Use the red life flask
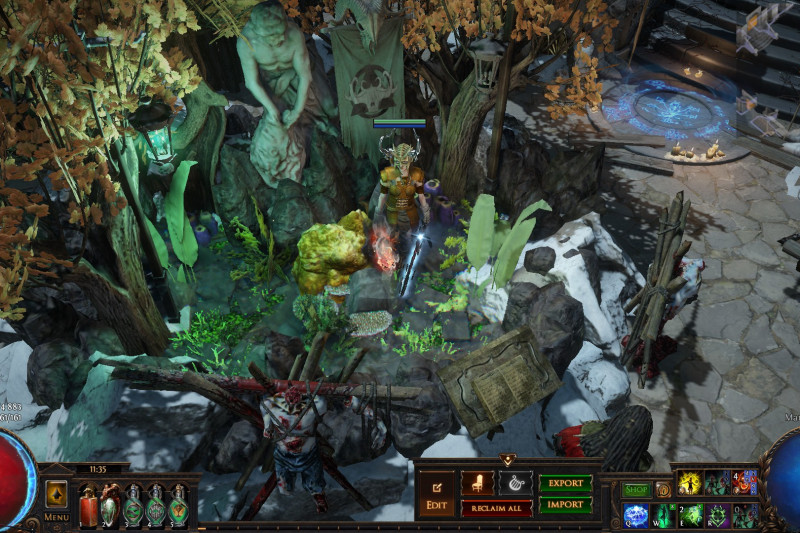Viewport: 800px width, 533px height. 88,506
